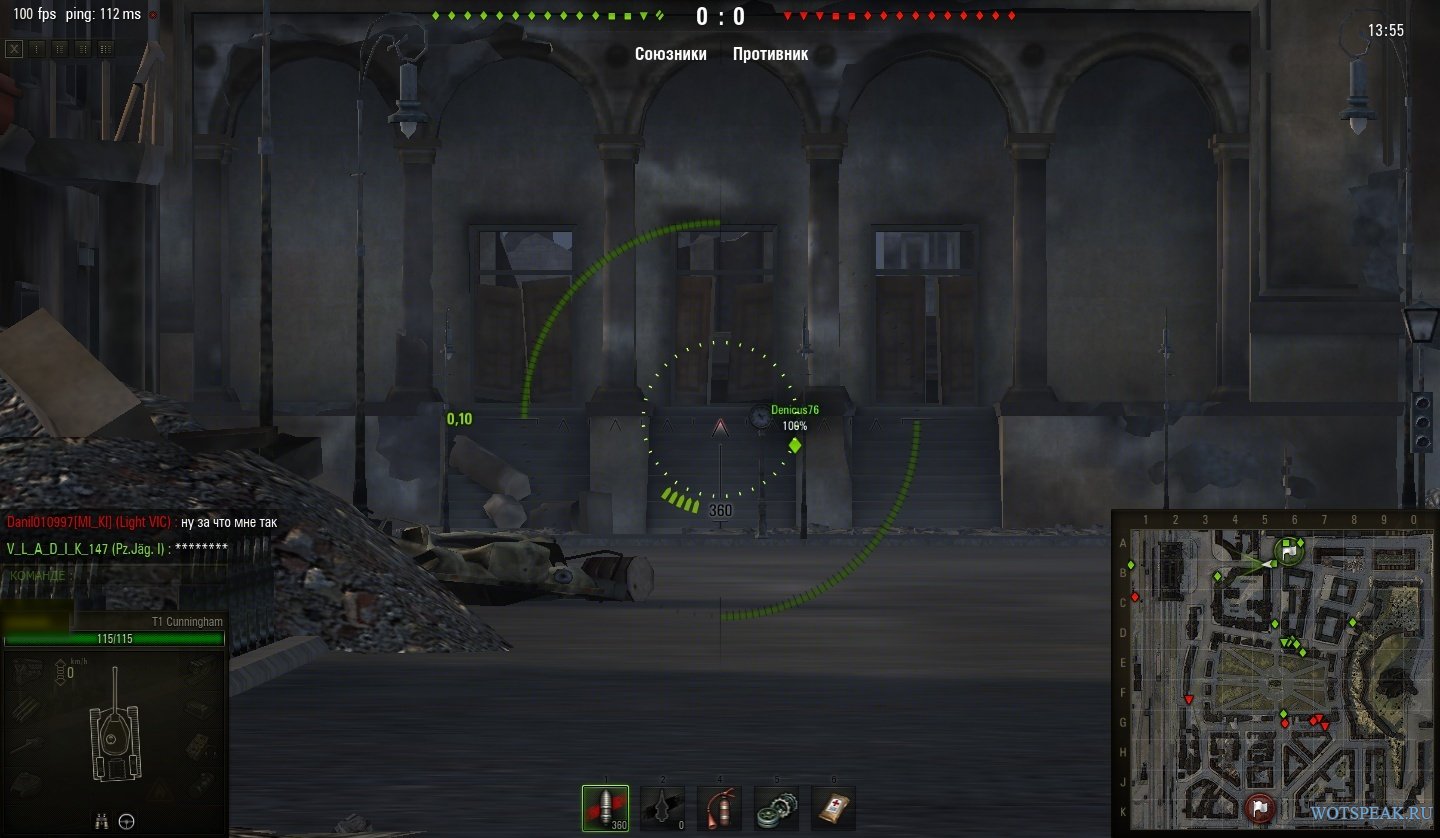Click the binoculars icon on damage panel
Viewport: 1440px width, 838px height.
click(101, 822)
